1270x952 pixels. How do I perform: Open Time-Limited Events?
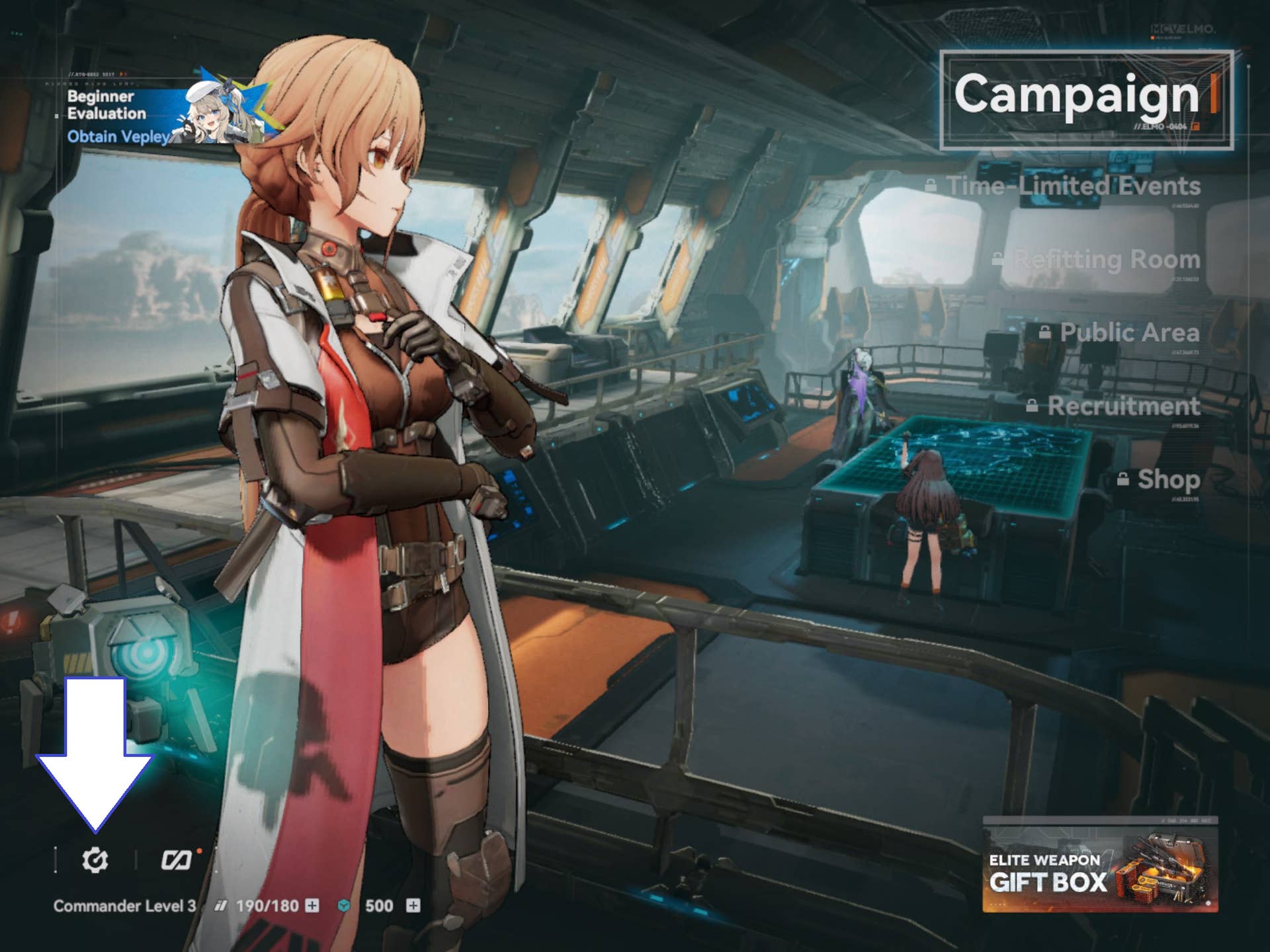1072,186
